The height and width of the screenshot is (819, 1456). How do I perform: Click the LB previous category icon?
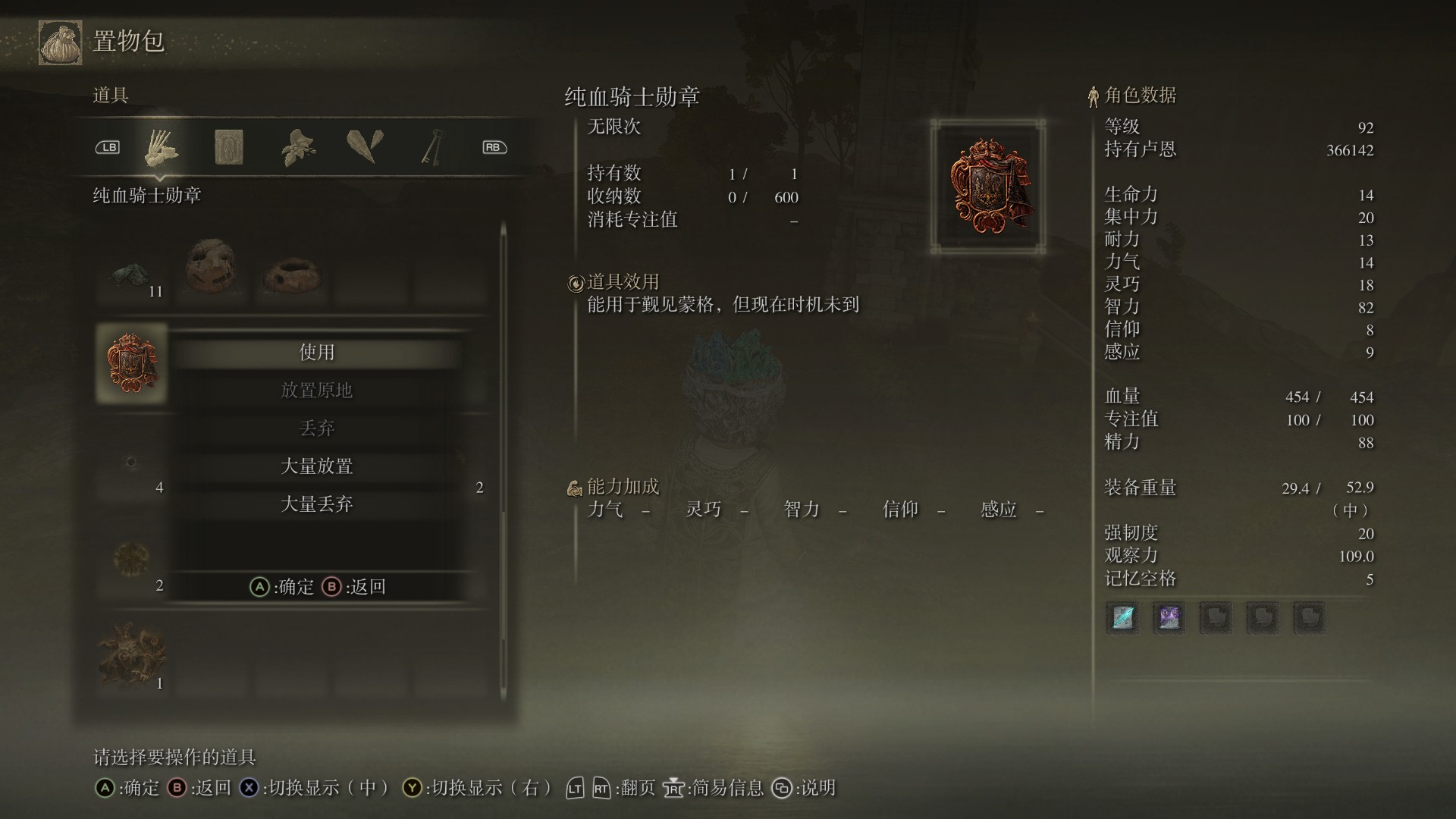(x=108, y=148)
